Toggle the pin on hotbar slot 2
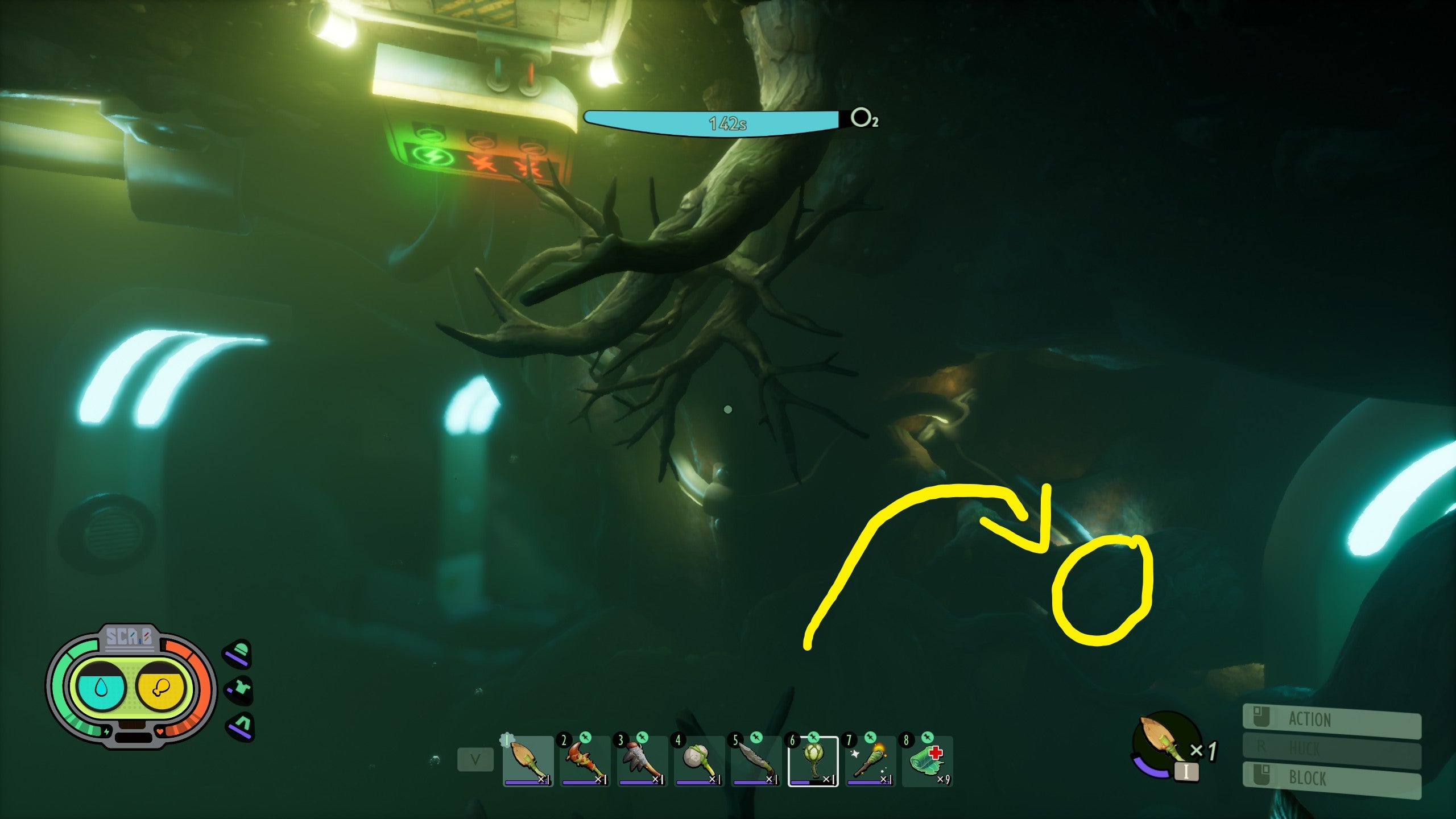The height and width of the screenshot is (819, 1456). pyautogui.click(x=586, y=738)
